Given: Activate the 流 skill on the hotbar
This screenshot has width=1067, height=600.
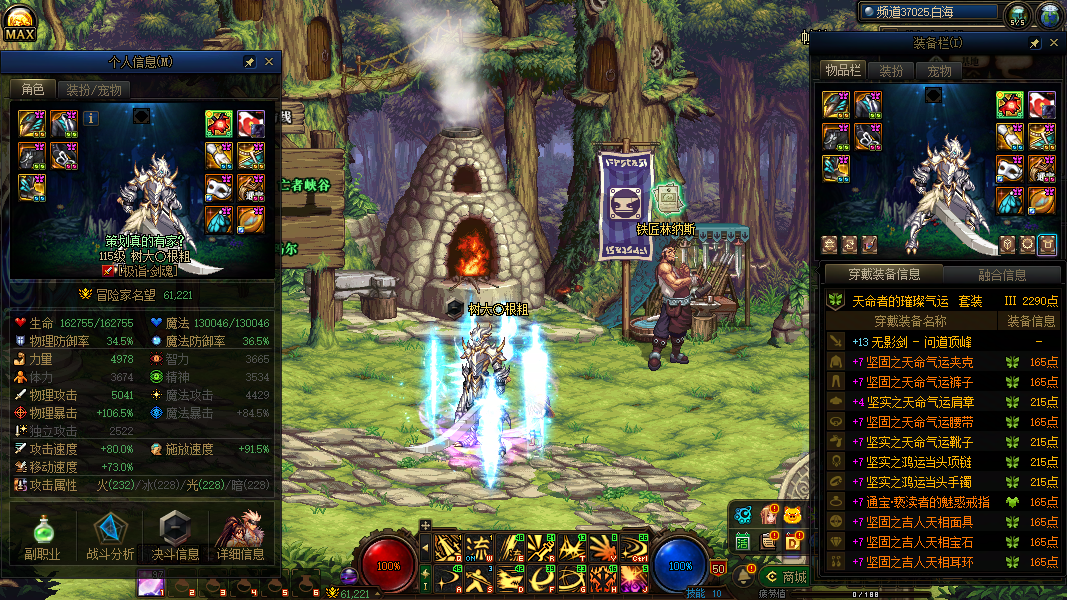Looking at the screenshot, I should 480,547.
